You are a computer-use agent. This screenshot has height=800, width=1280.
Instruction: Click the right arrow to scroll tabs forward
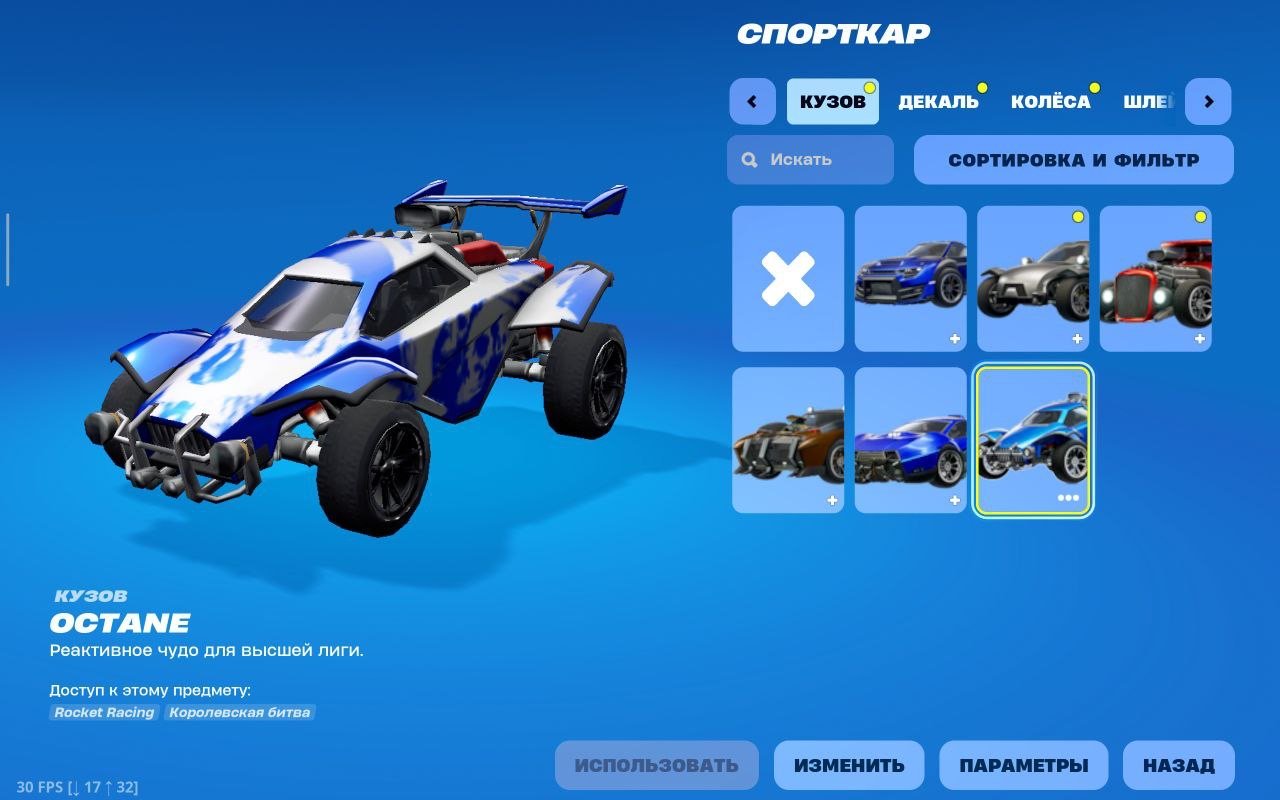(1208, 101)
